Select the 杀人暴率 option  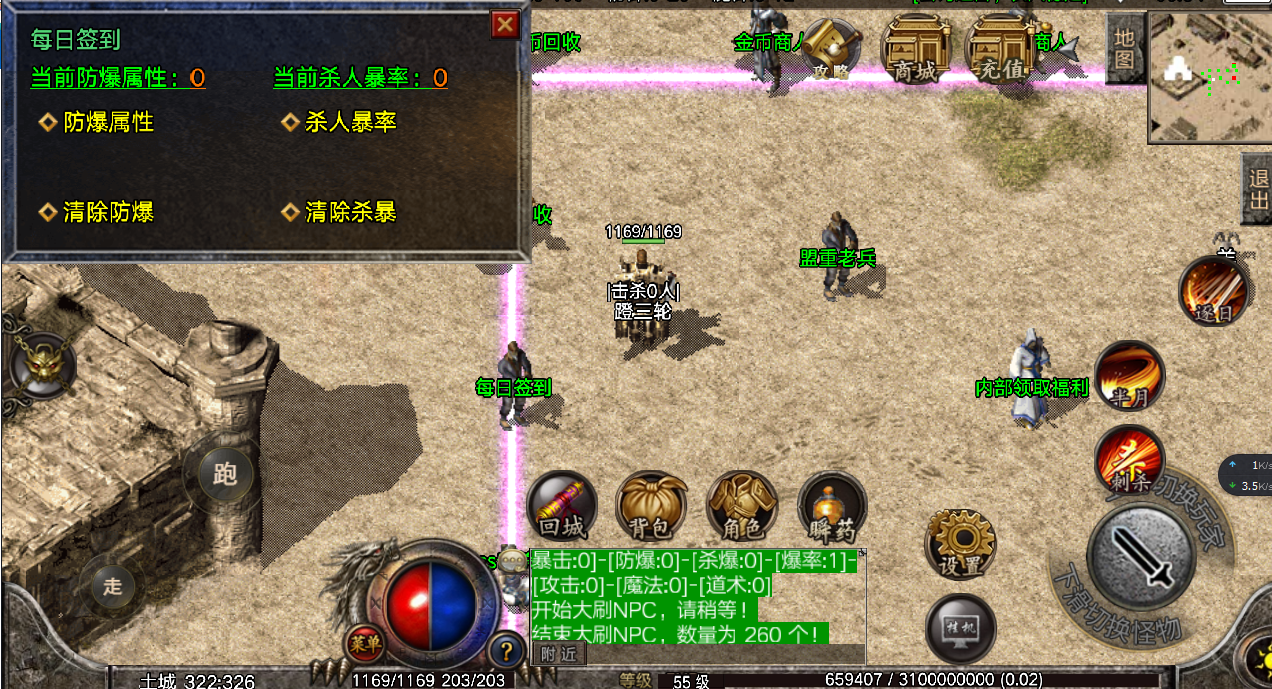[x=350, y=122]
